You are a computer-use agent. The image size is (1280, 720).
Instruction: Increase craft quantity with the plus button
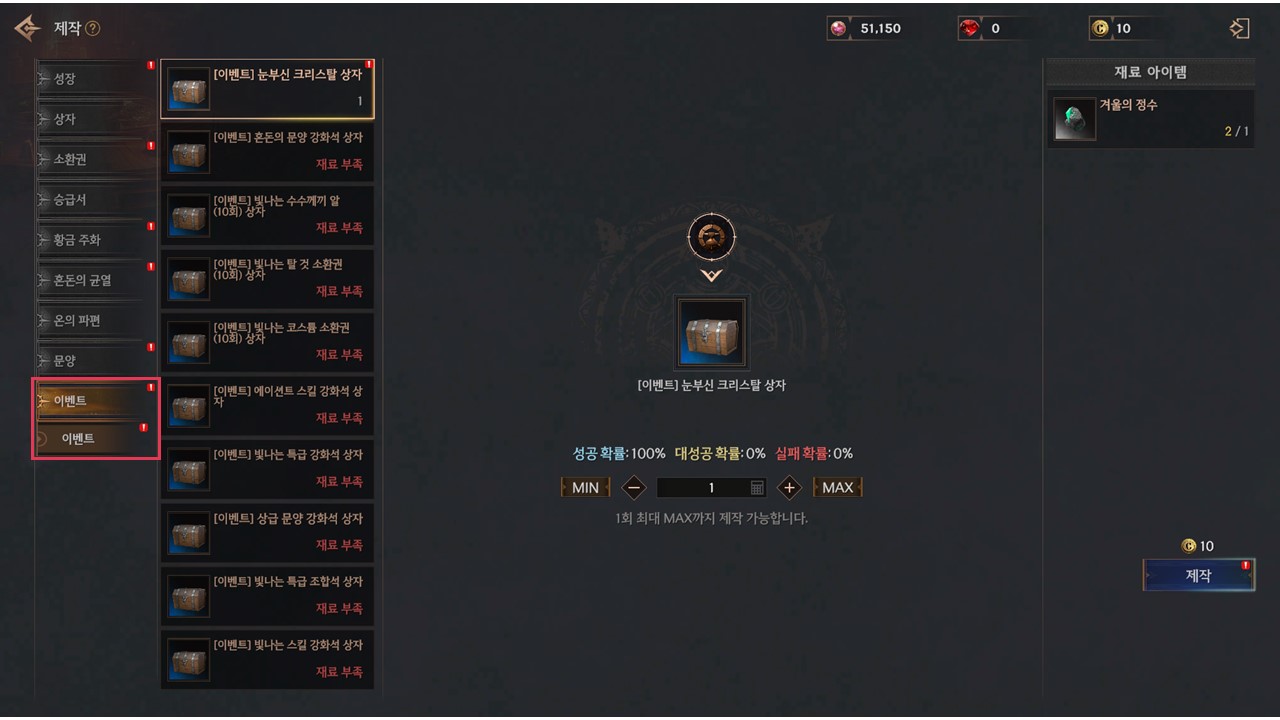(789, 488)
